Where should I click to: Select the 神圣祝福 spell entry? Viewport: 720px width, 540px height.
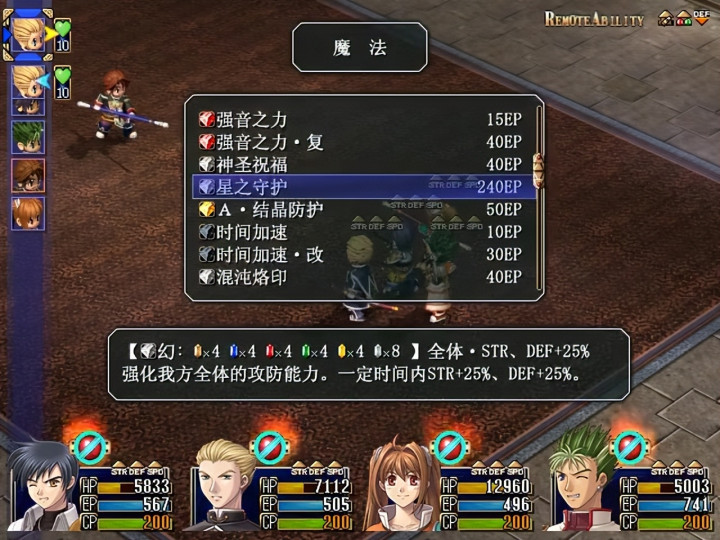coord(360,164)
